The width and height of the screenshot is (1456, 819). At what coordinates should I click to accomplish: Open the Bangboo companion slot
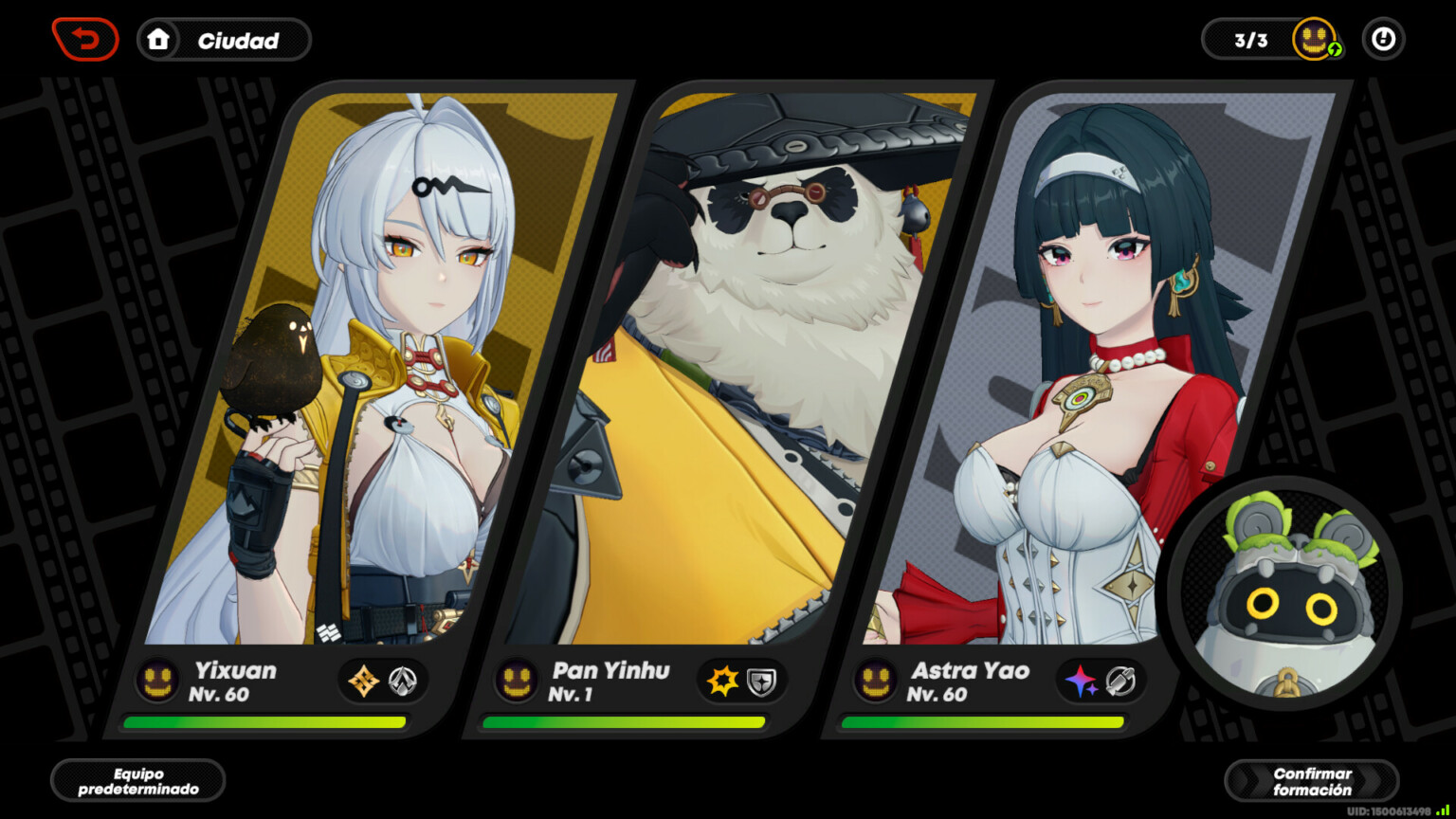tap(1285, 593)
